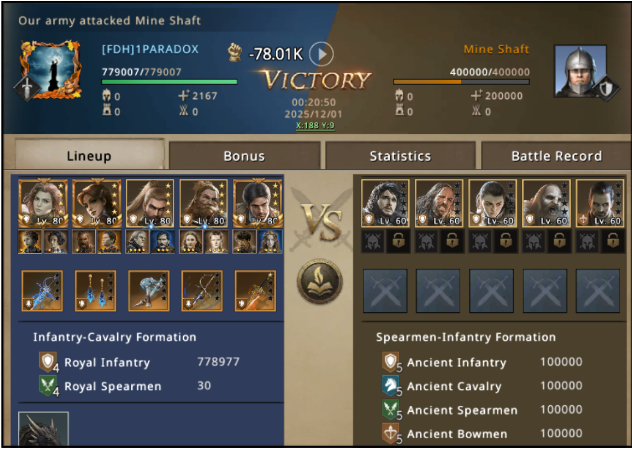Select the Mine Shaft helmeted defender portrait
632x451 pixels.
[x=580, y=70]
